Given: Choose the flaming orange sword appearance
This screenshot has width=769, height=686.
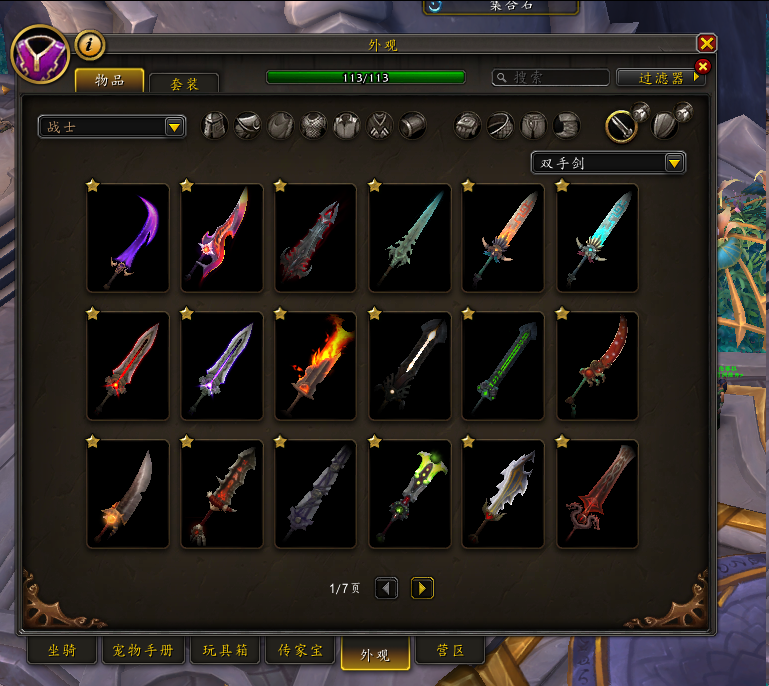Looking at the screenshot, I should [x=315, y=366].
